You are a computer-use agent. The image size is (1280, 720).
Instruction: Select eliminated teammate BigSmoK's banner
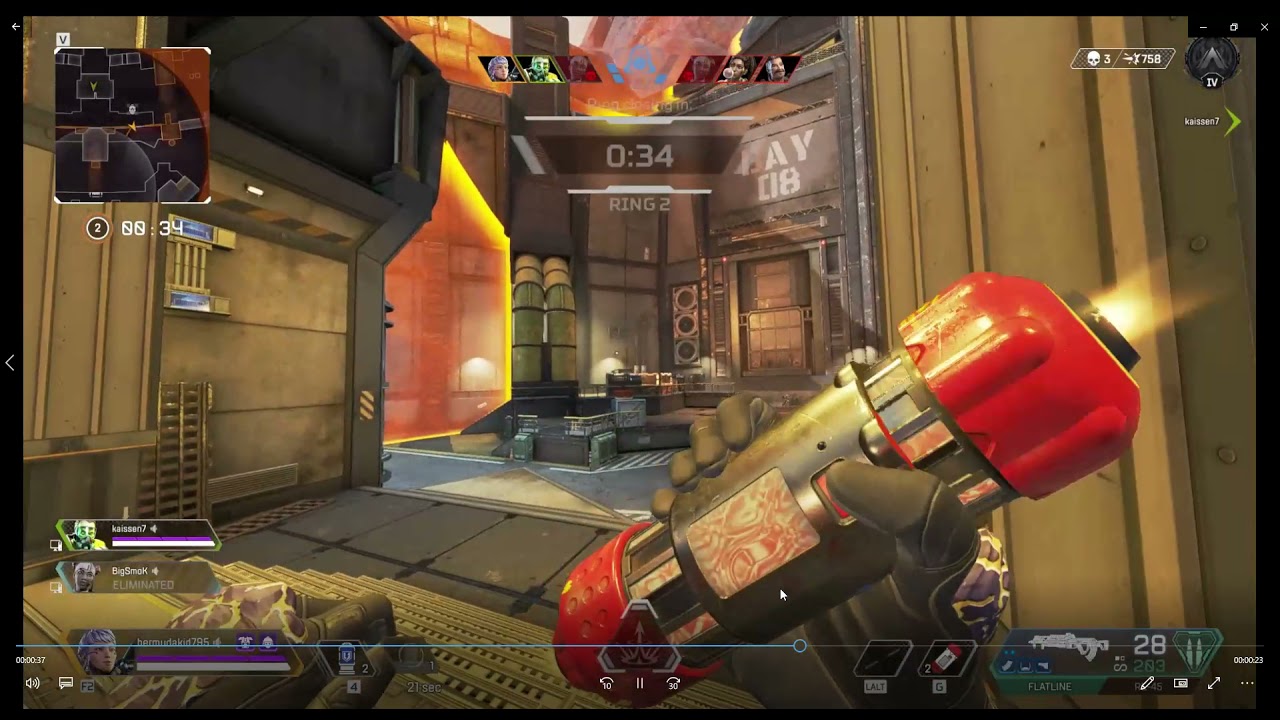click(x=135, y=577)
